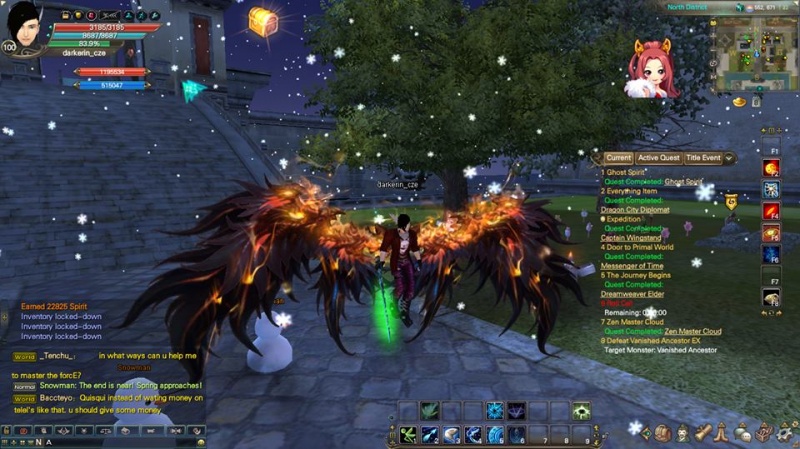
Task: Use the F4 red flame skill slot
Action: [772, 211]
